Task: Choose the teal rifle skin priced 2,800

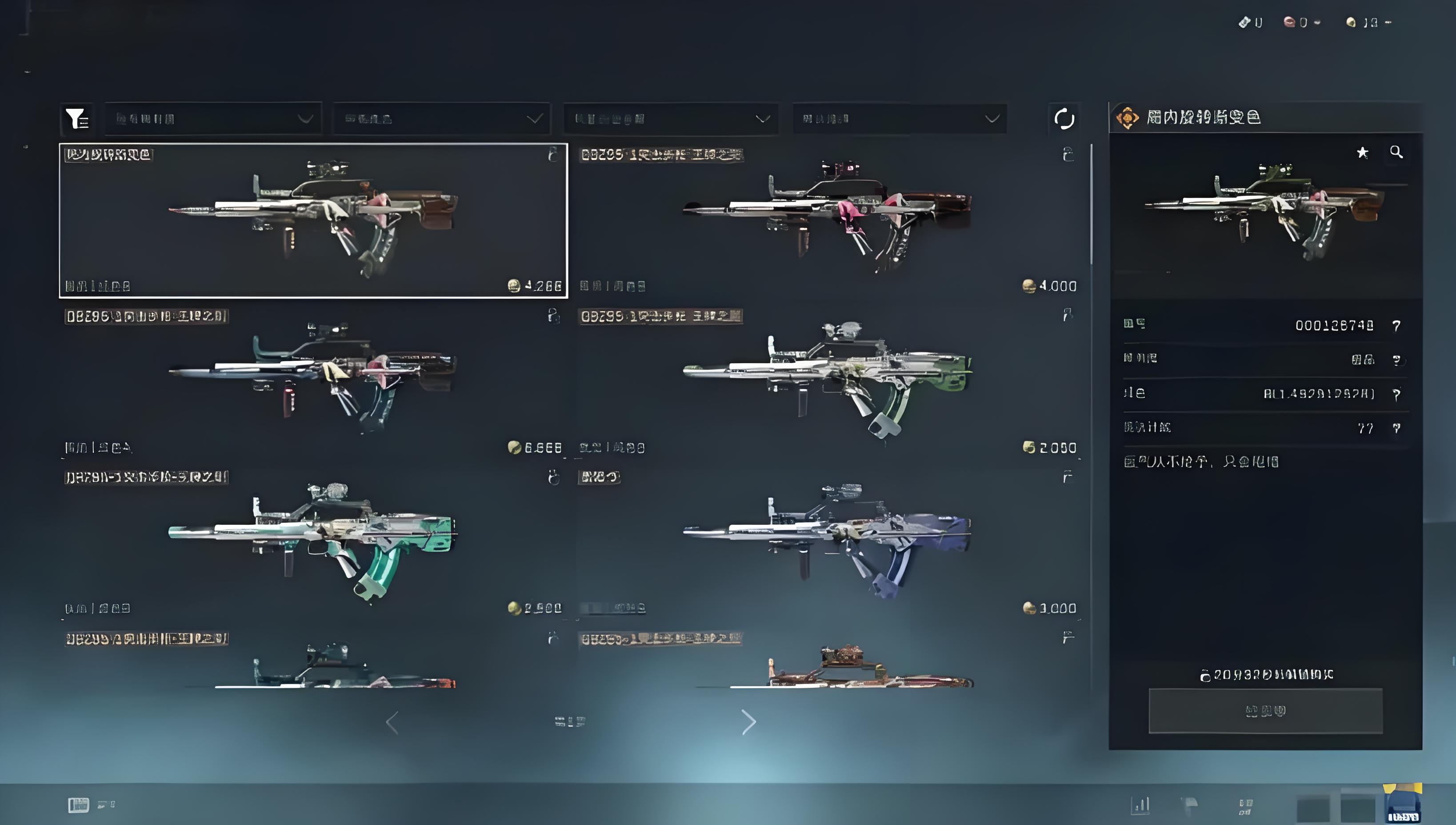Action: point(313,542)
